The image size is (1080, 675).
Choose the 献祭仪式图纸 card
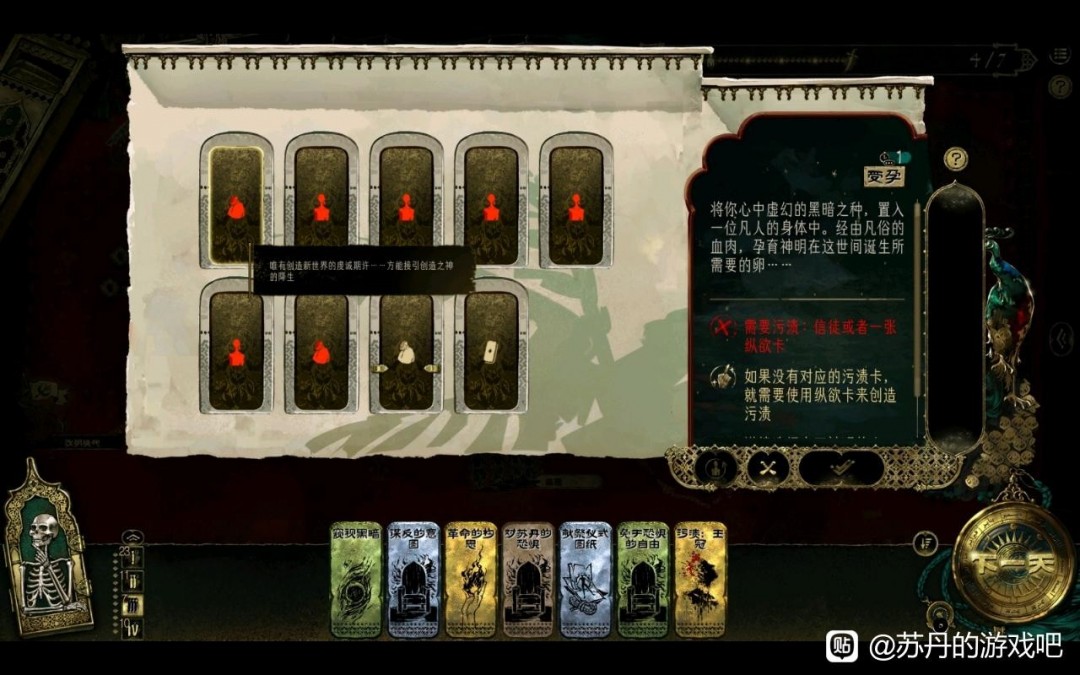point(585,579)
